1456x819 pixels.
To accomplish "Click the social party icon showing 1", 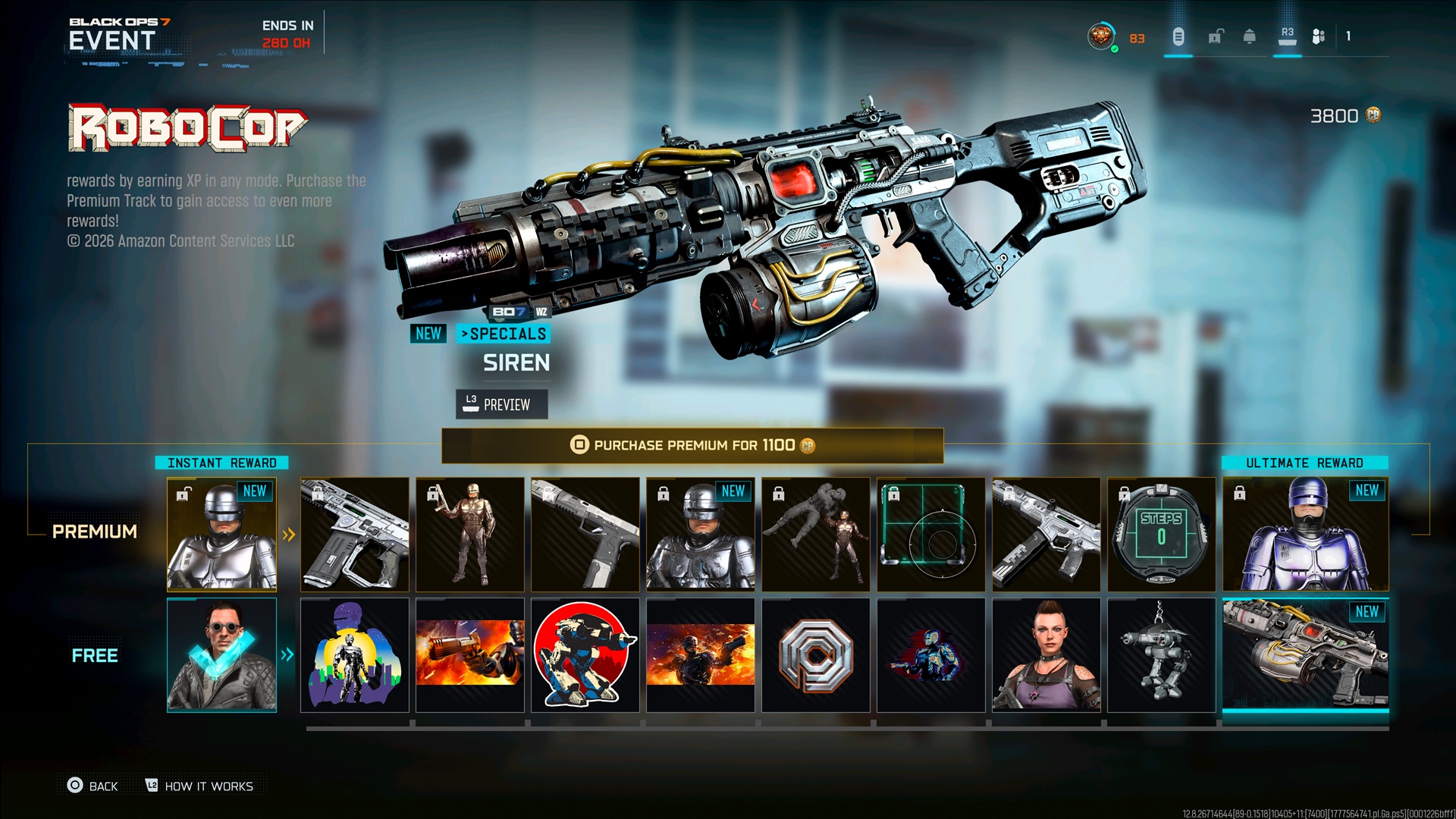I will [x=1319, y=36].
